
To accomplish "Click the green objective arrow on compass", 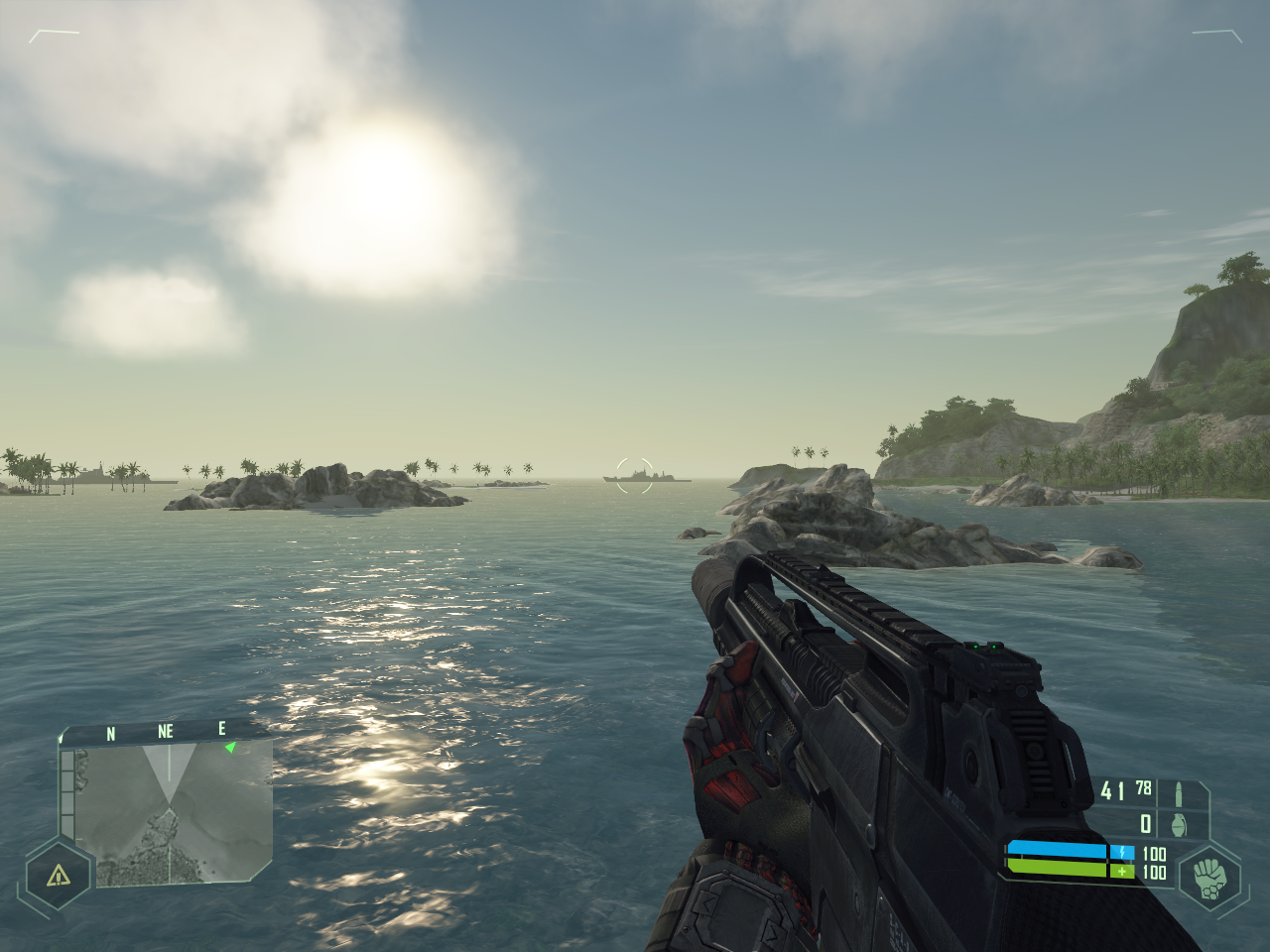I will click(x=231, y=747).
